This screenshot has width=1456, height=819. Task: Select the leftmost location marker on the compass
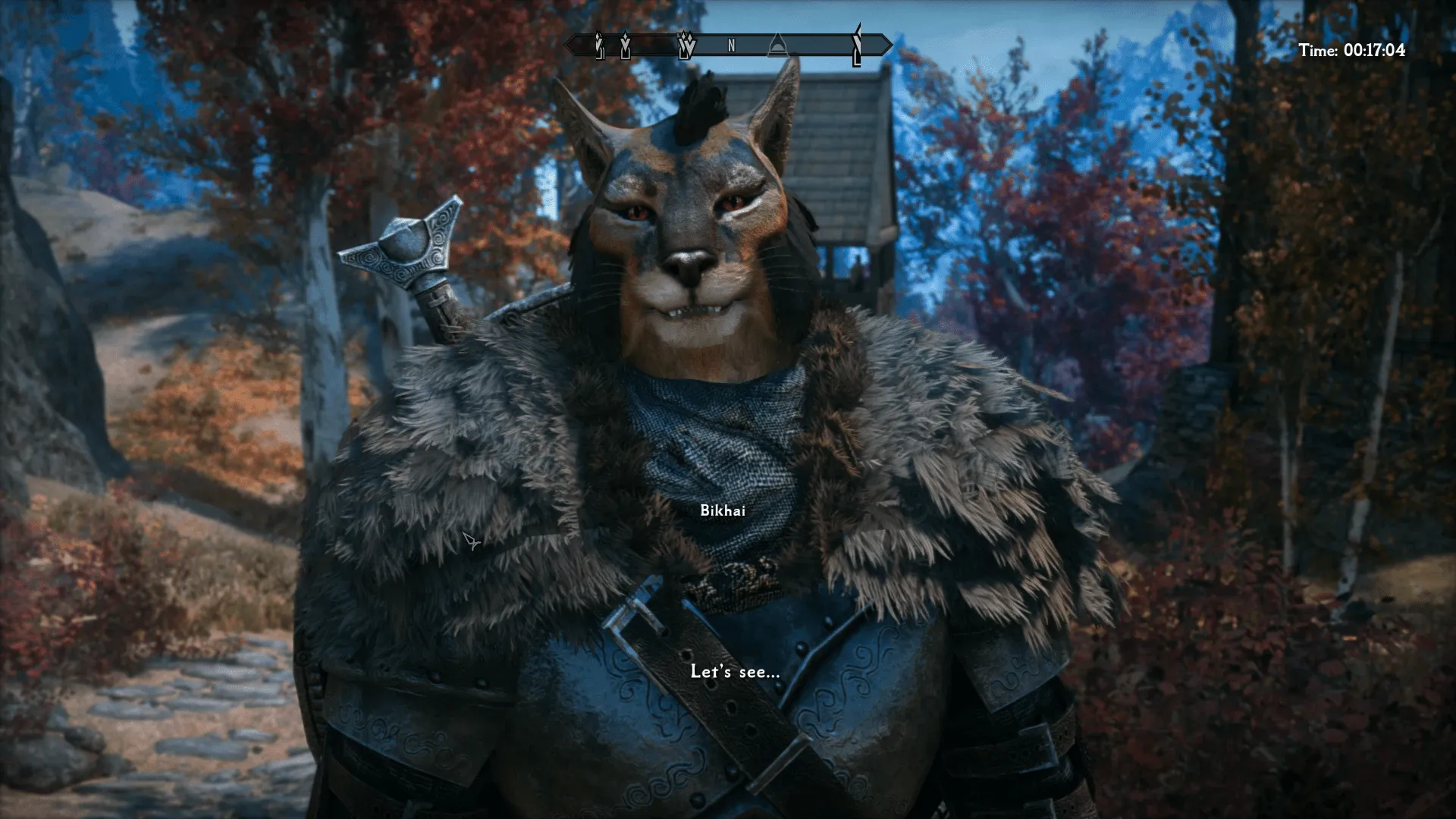pos(599,47)
